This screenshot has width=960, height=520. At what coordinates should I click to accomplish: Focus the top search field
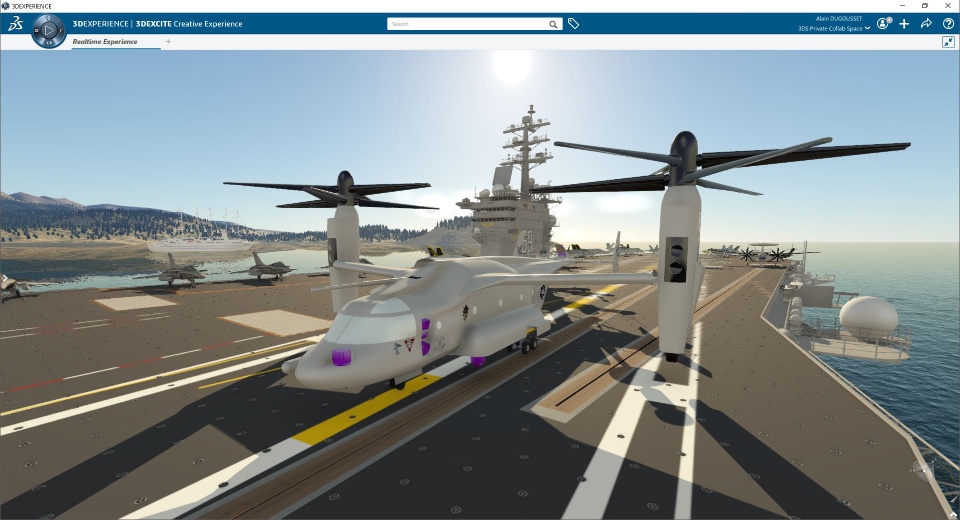[x=466, y=24]
